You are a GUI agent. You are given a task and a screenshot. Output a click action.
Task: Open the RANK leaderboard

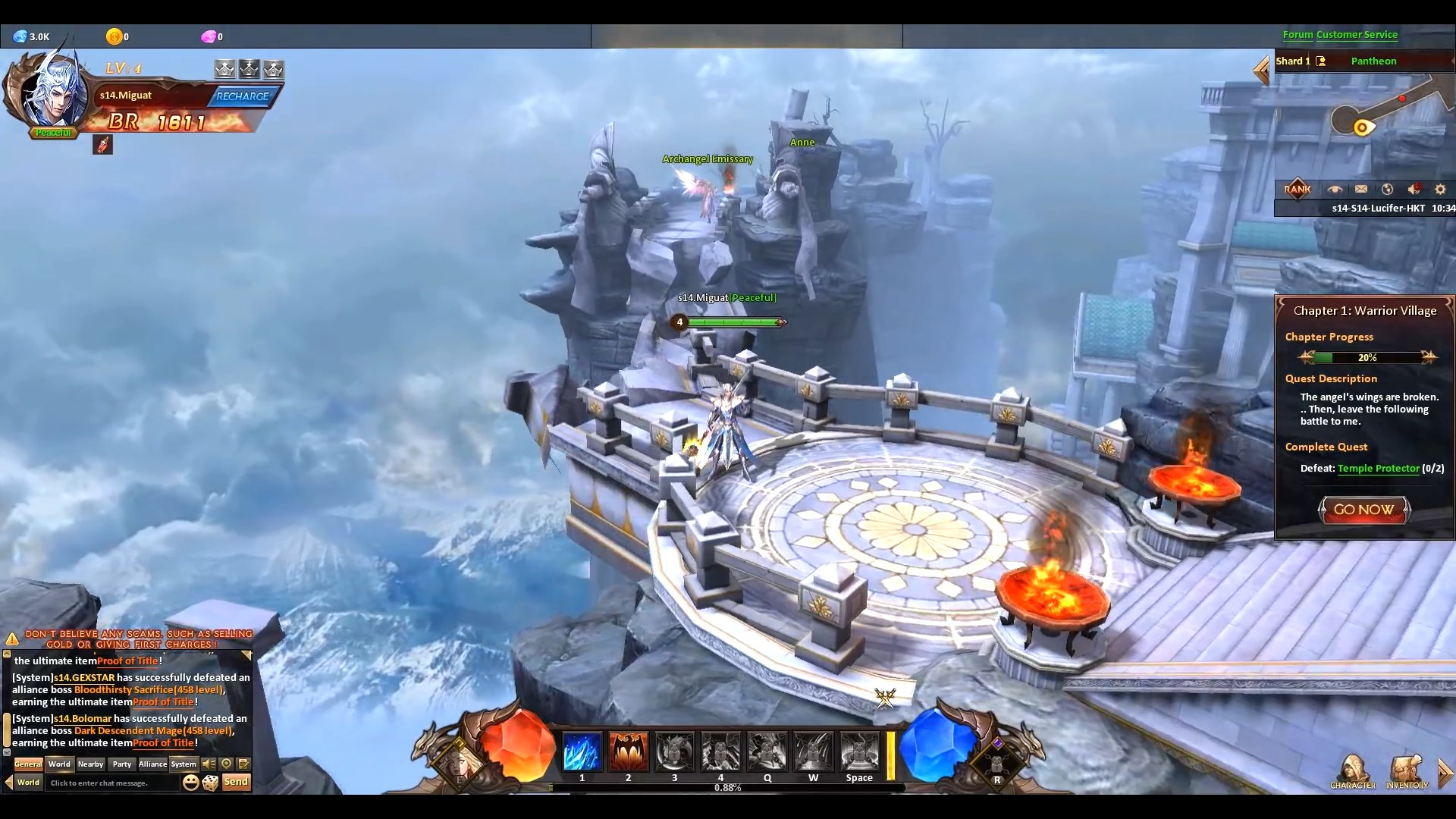1297,189
